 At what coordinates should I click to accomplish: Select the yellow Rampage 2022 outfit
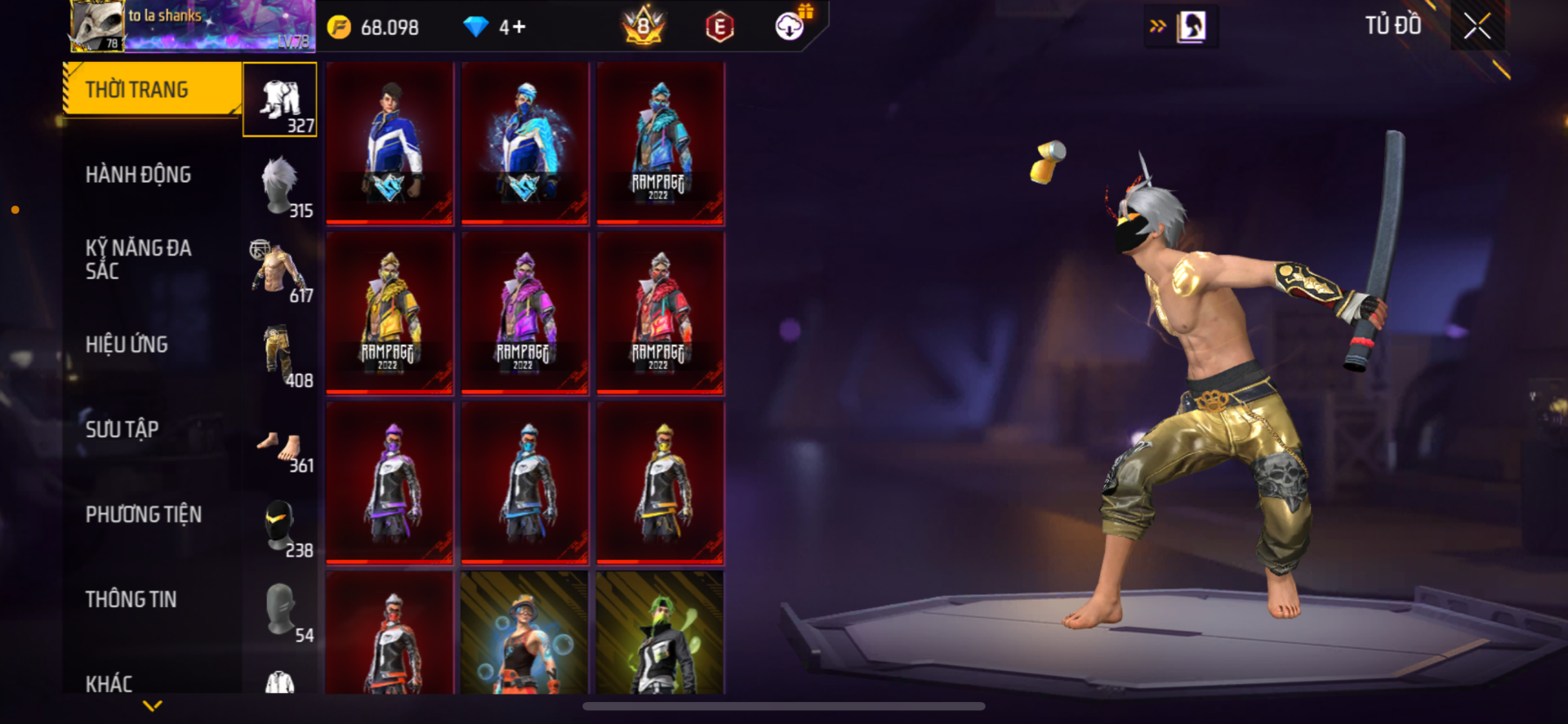[390, 313]
